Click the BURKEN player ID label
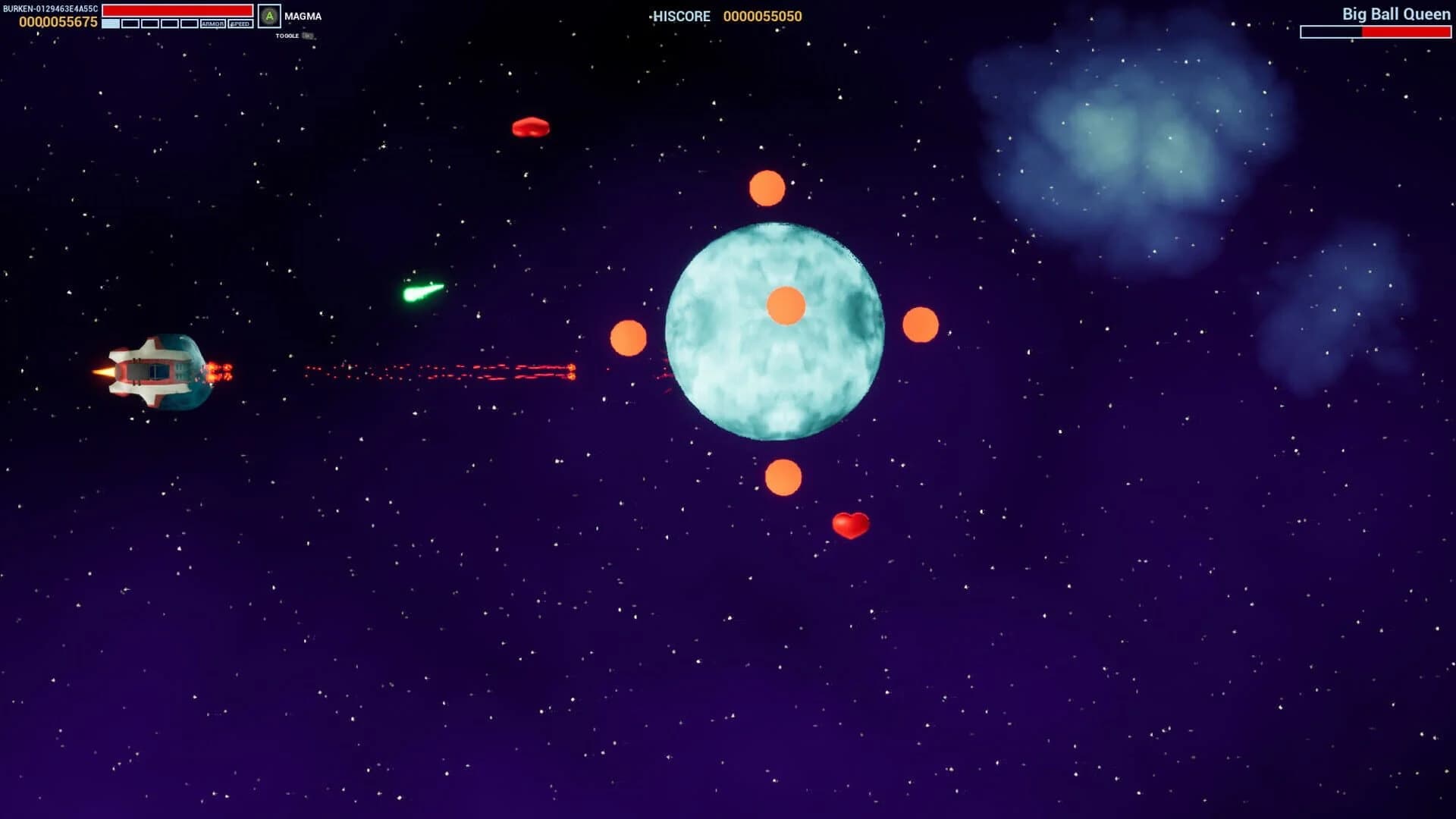The image size is (1456, 819). [x=50, y=8]
